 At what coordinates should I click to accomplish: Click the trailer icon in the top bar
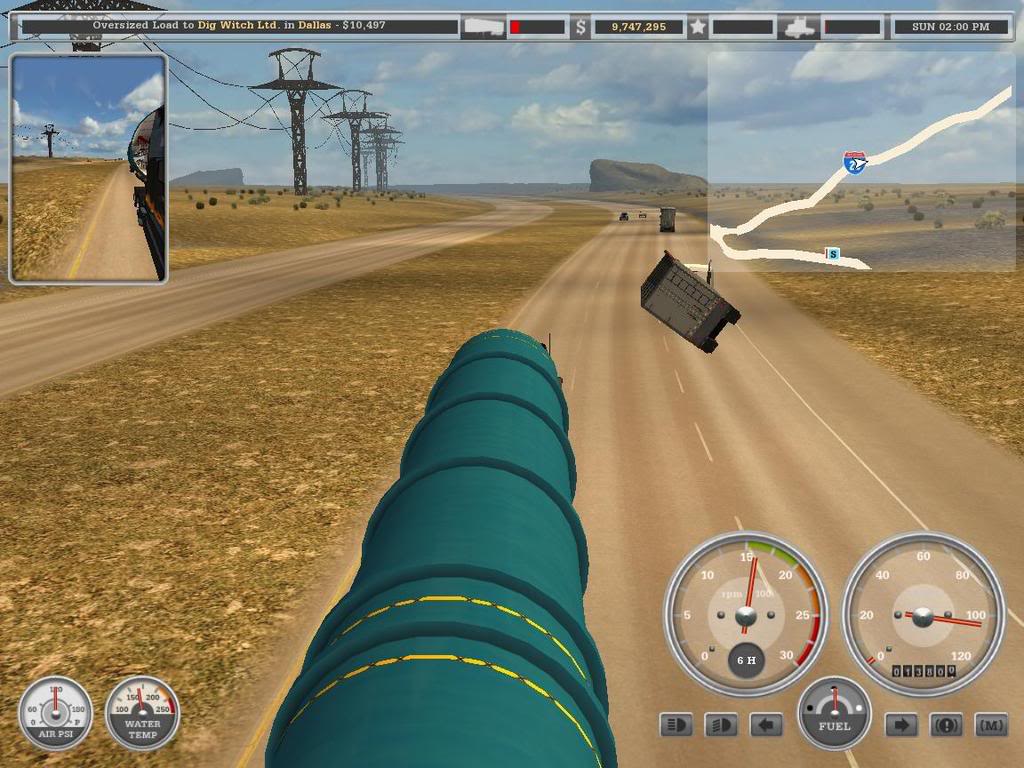pyautogui.click(x=483, y=27)
